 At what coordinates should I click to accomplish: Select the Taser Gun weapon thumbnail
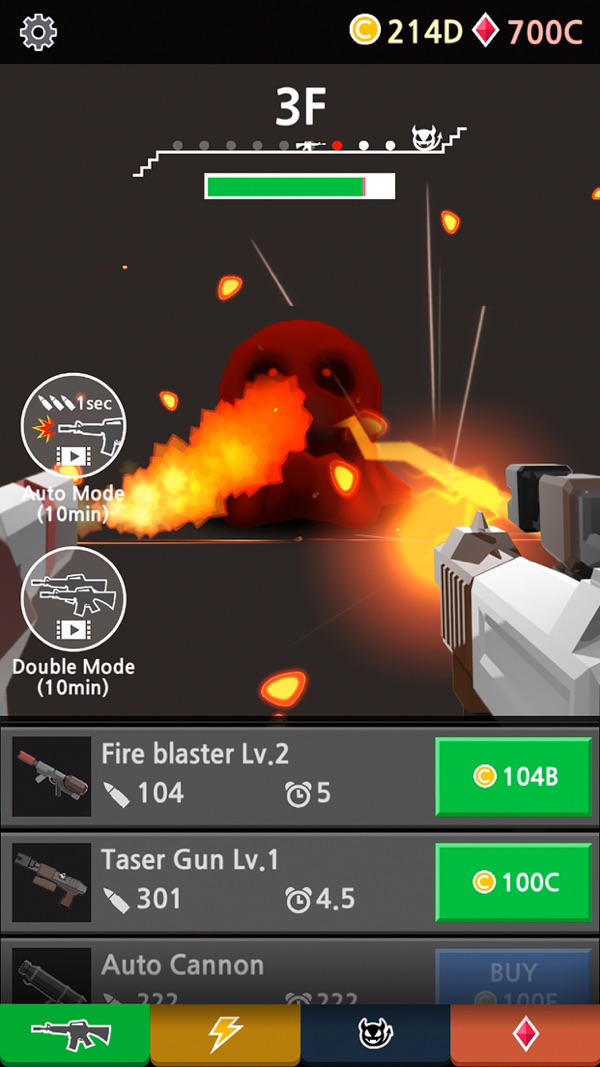point(51,881)
